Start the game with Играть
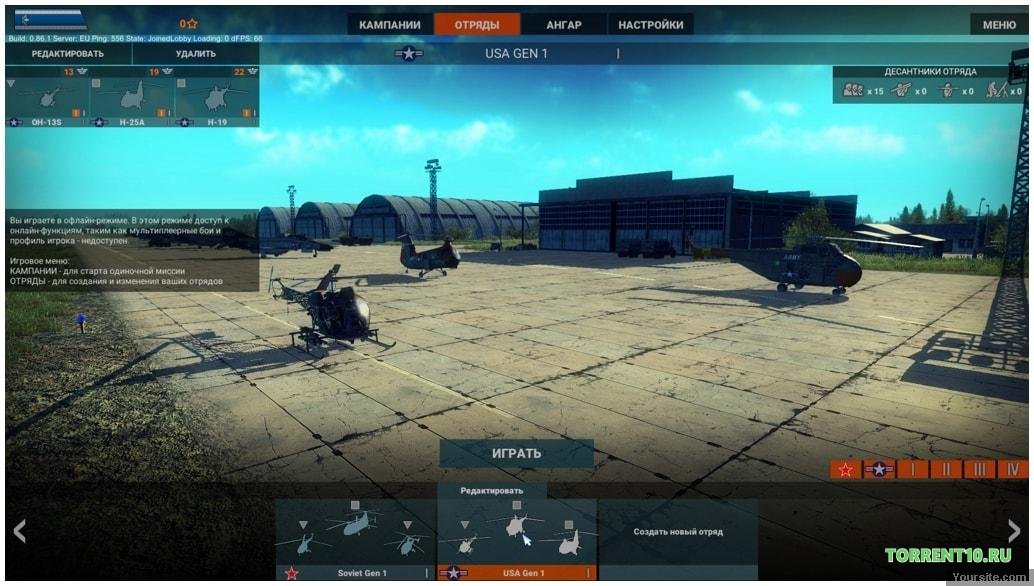1034x586 pixels. [516, 453]
